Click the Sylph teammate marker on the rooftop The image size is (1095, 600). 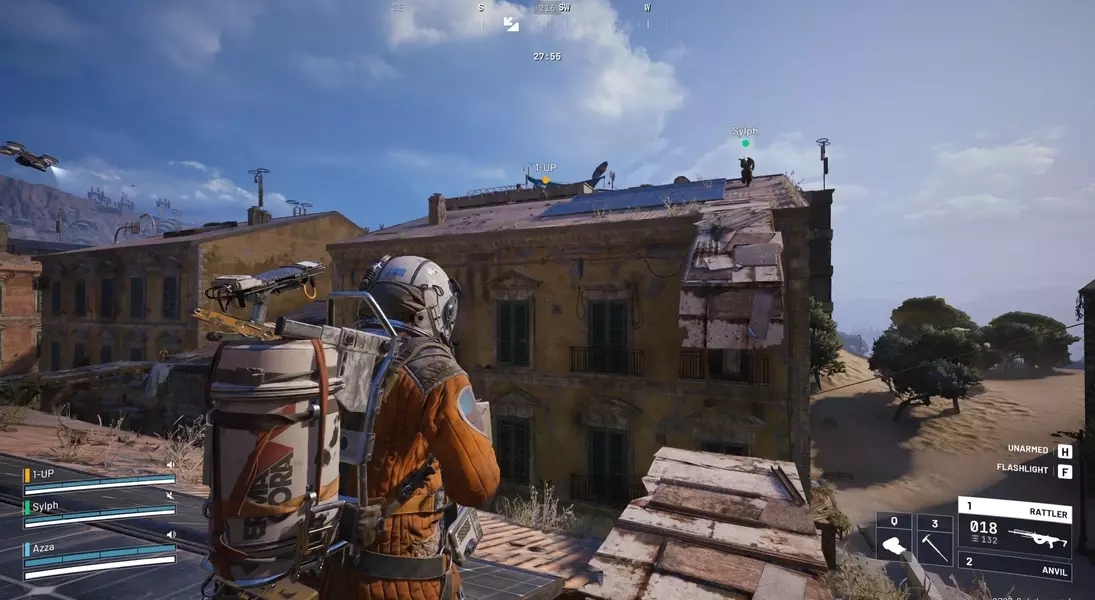click(745, 143)
